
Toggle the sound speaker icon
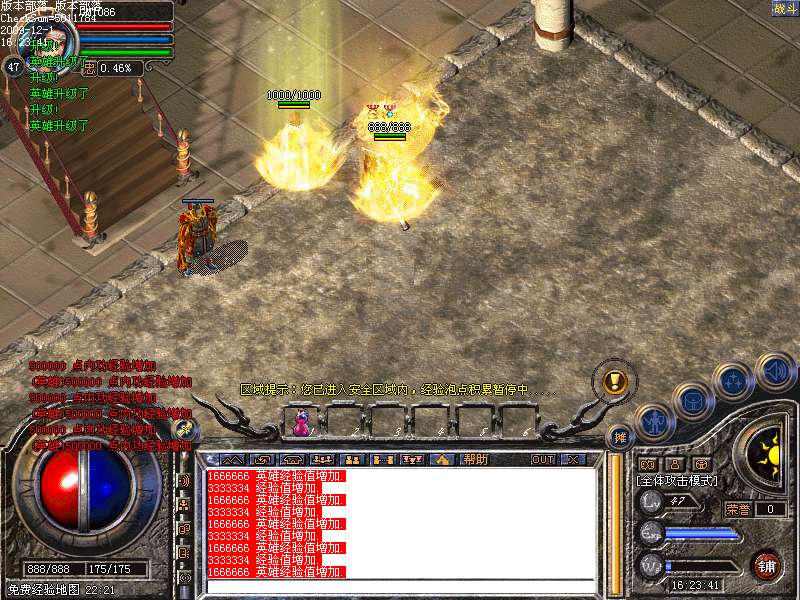pyautogui.click(x=774, y=371)
